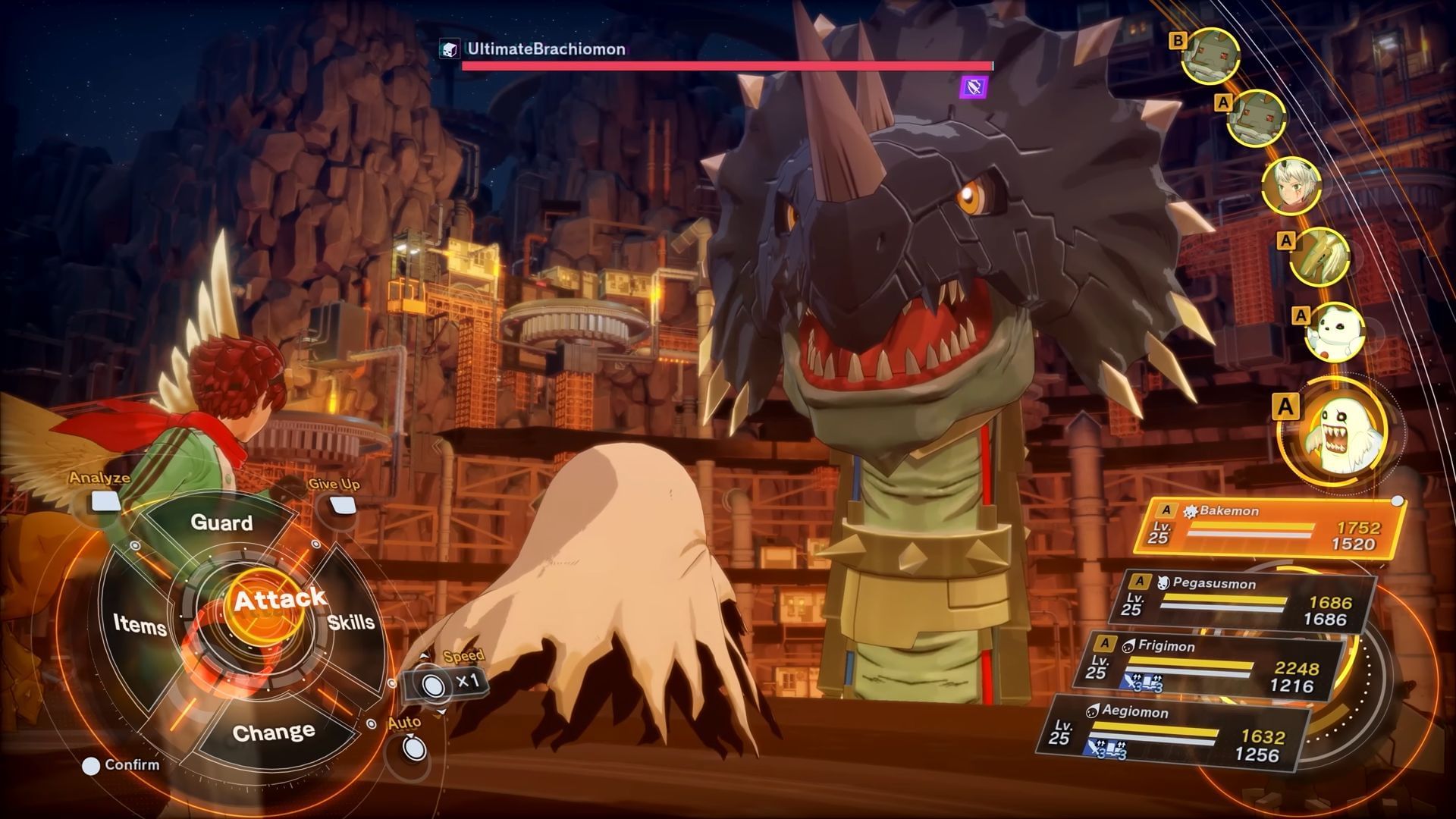
Task: Open the Items menu
Action: (x=140, y=624)
